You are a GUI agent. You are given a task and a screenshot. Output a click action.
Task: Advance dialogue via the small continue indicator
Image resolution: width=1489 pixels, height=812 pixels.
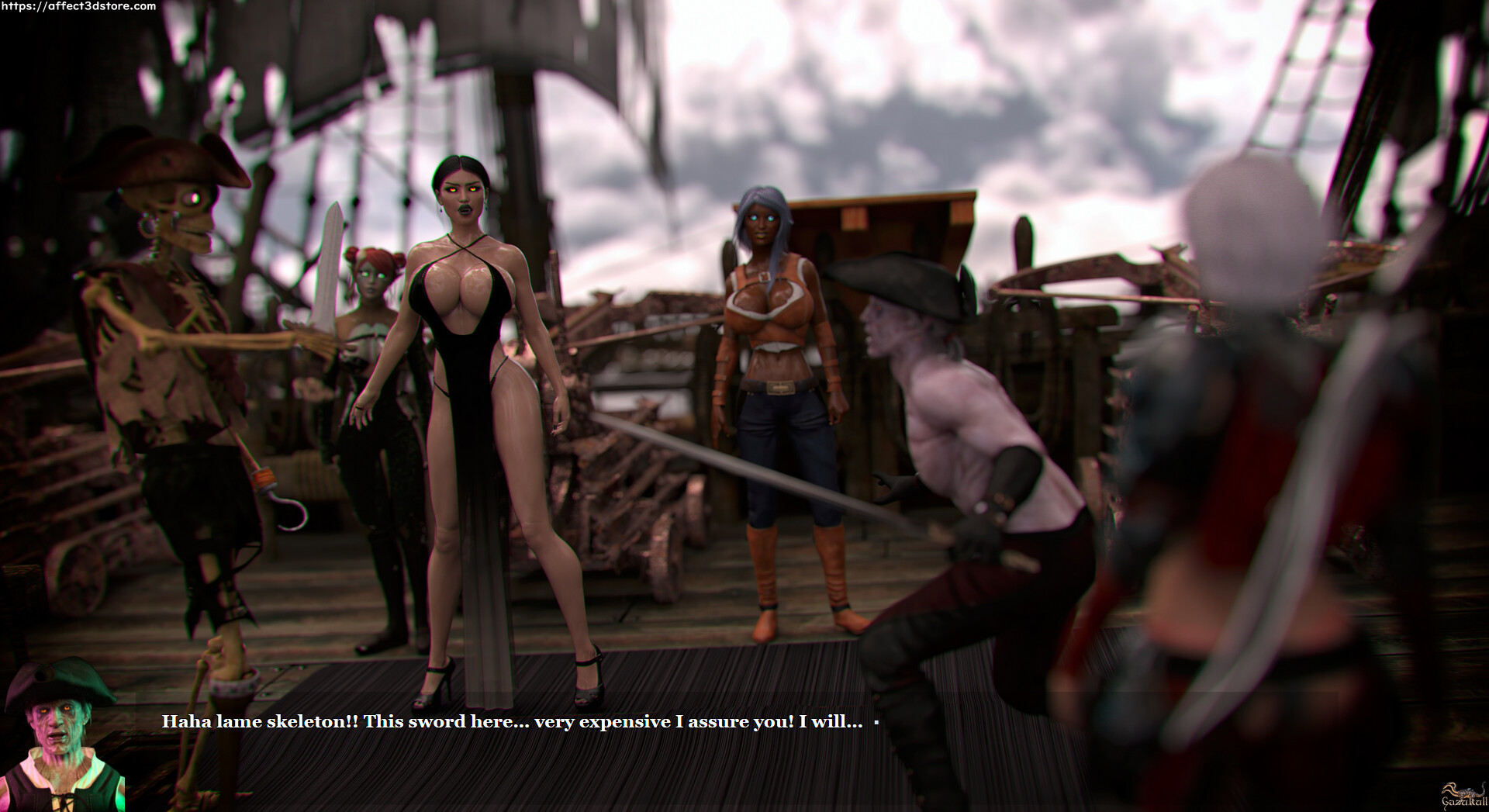pos(876,723)
